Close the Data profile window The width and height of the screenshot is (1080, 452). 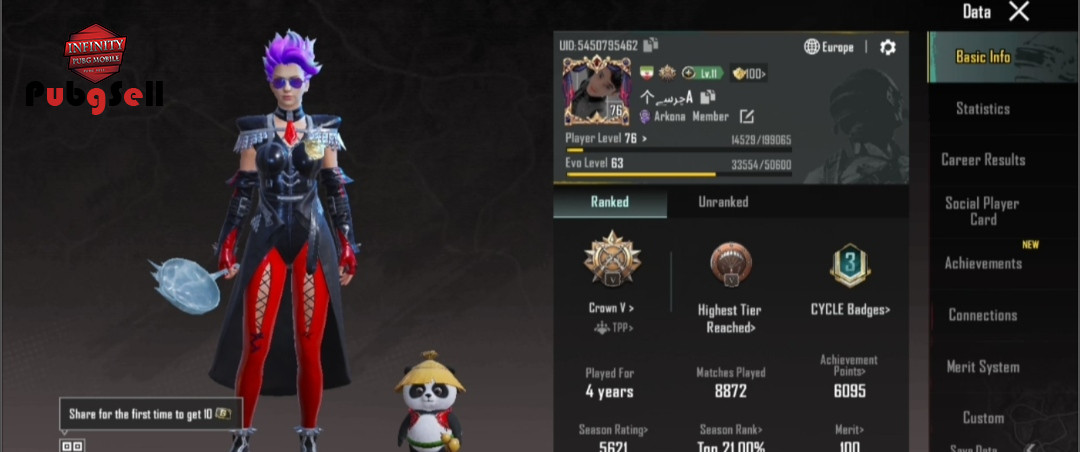click(x=1018, y=12)
